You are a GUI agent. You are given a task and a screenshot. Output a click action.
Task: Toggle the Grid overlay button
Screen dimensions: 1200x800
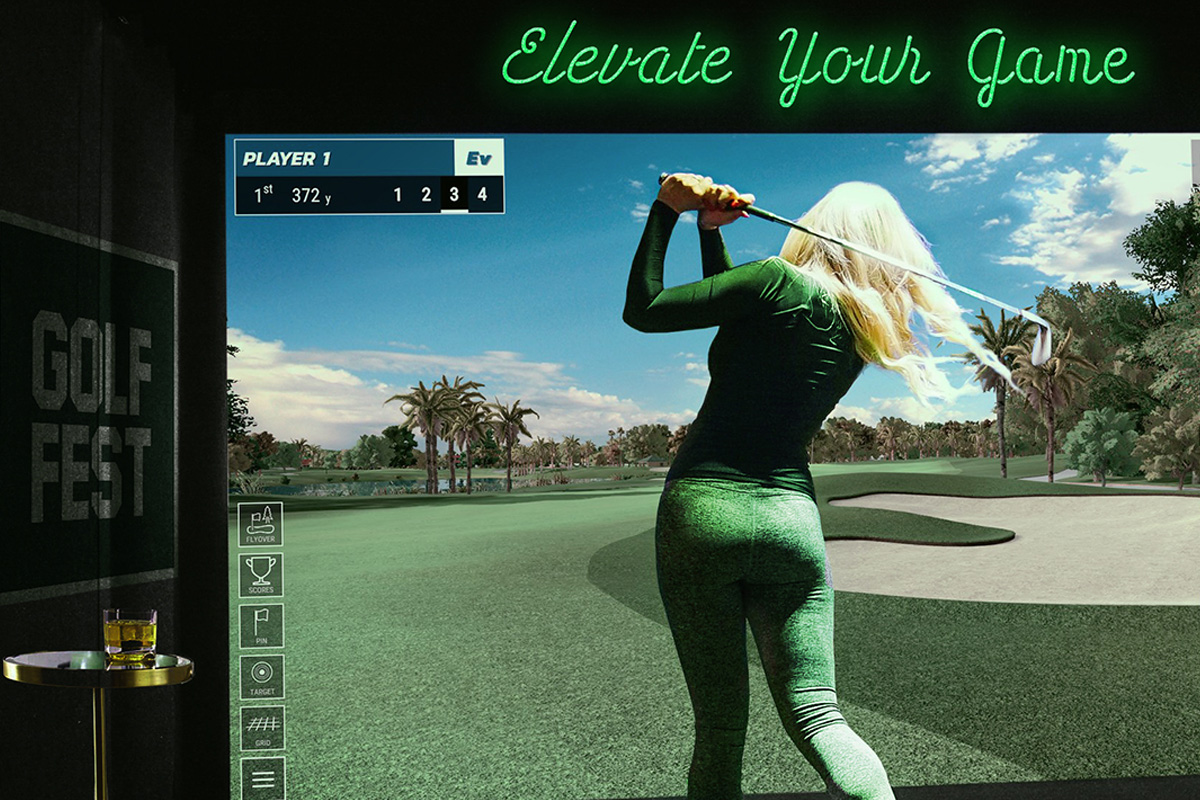point(260,728)
